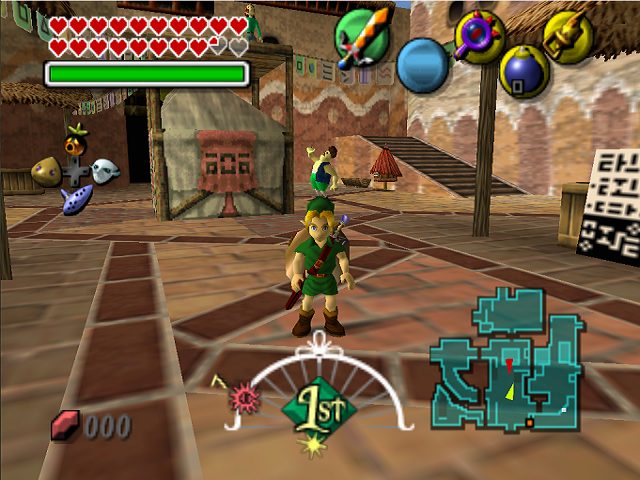Screen dimensions: 640x480
Task: Select the sword icon on the green button
Action: point(362,40)
